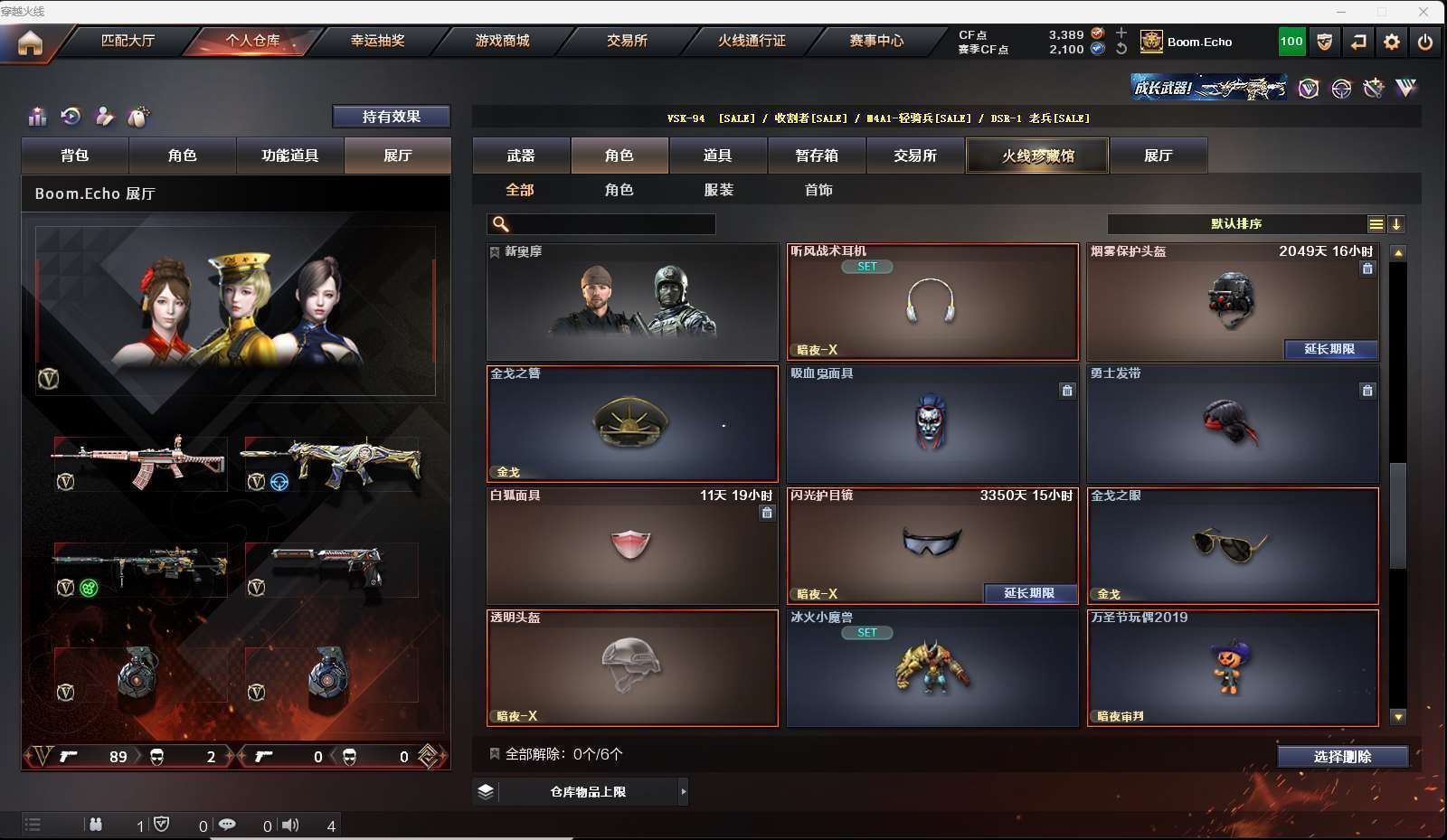Image resolution: width=1447 pixels, height=840 pixels.
Task: Extend 烟雾保护头盔 with 延长期限
Action: click(x=1329, y=349)
